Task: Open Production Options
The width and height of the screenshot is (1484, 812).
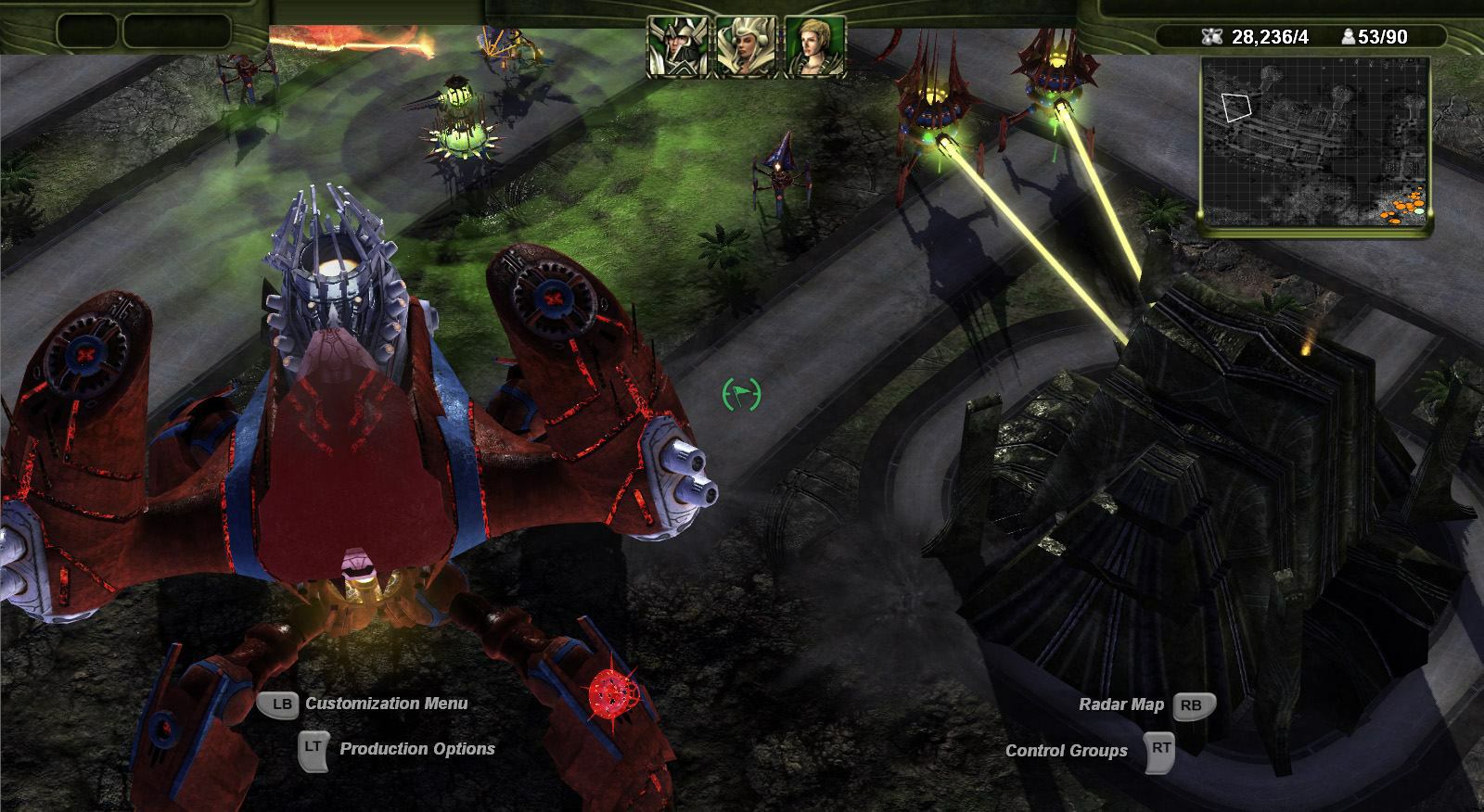Action: (x=416, y=749)
